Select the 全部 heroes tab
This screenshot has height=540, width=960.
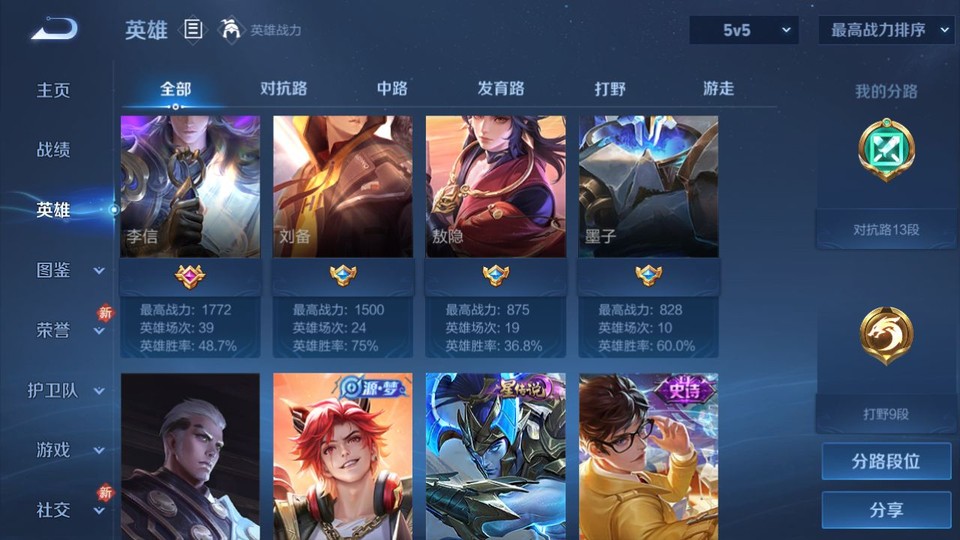pos(175,88)
